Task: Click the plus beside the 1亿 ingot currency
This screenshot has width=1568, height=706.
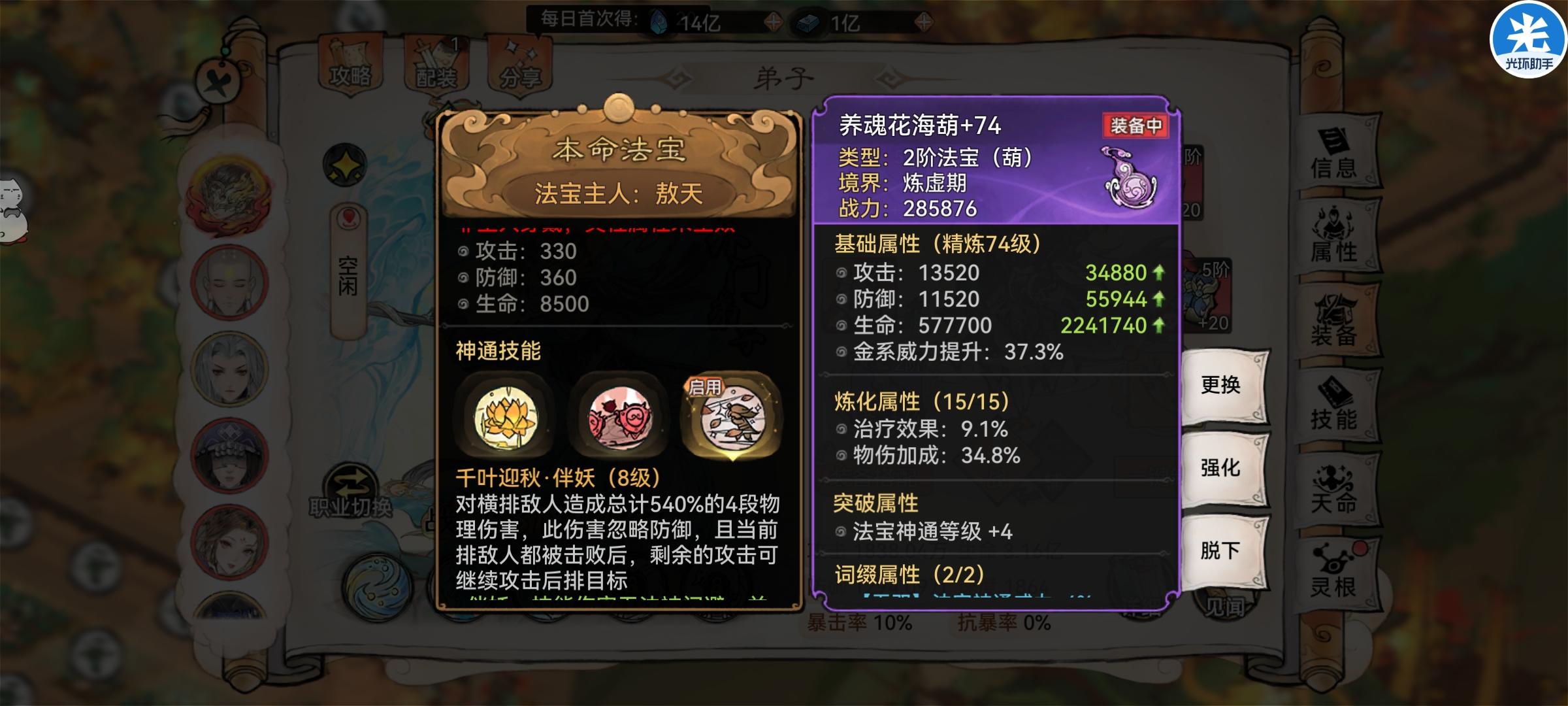Action: 923,22
